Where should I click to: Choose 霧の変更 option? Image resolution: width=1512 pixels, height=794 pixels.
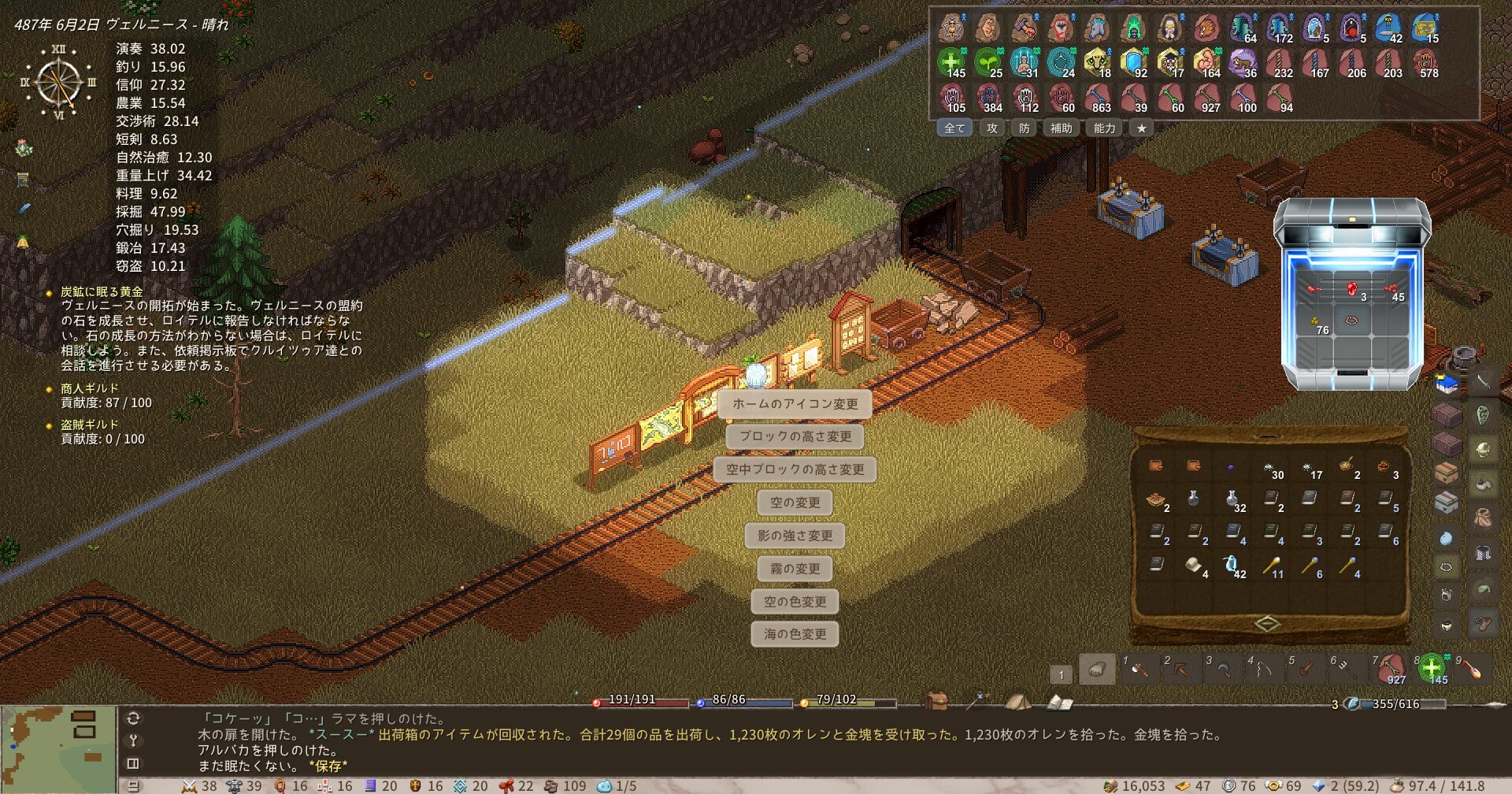point(795,569)
